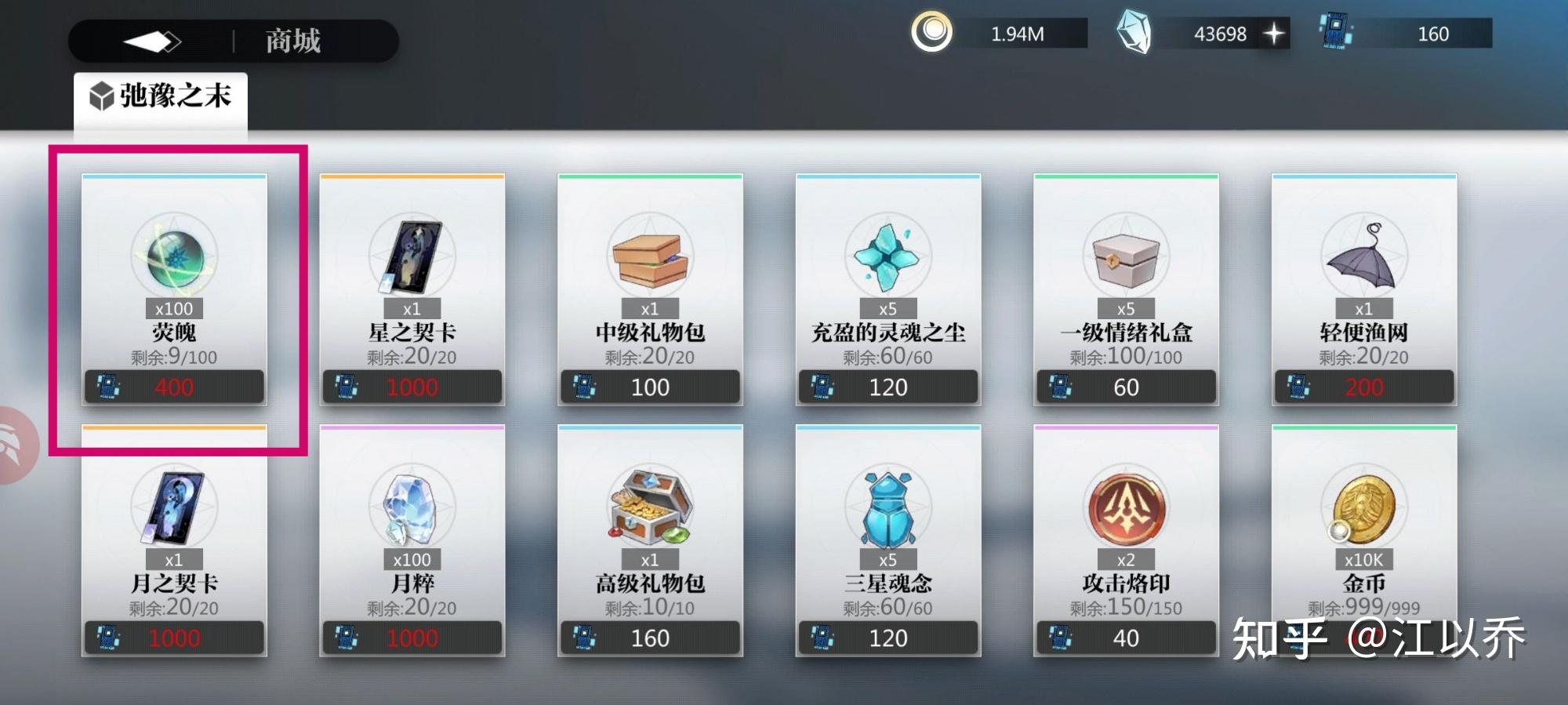Buy the 月粹 x100 crystal
The width and height of the screenshot is (1568, 705).
(x=412, y=541)
